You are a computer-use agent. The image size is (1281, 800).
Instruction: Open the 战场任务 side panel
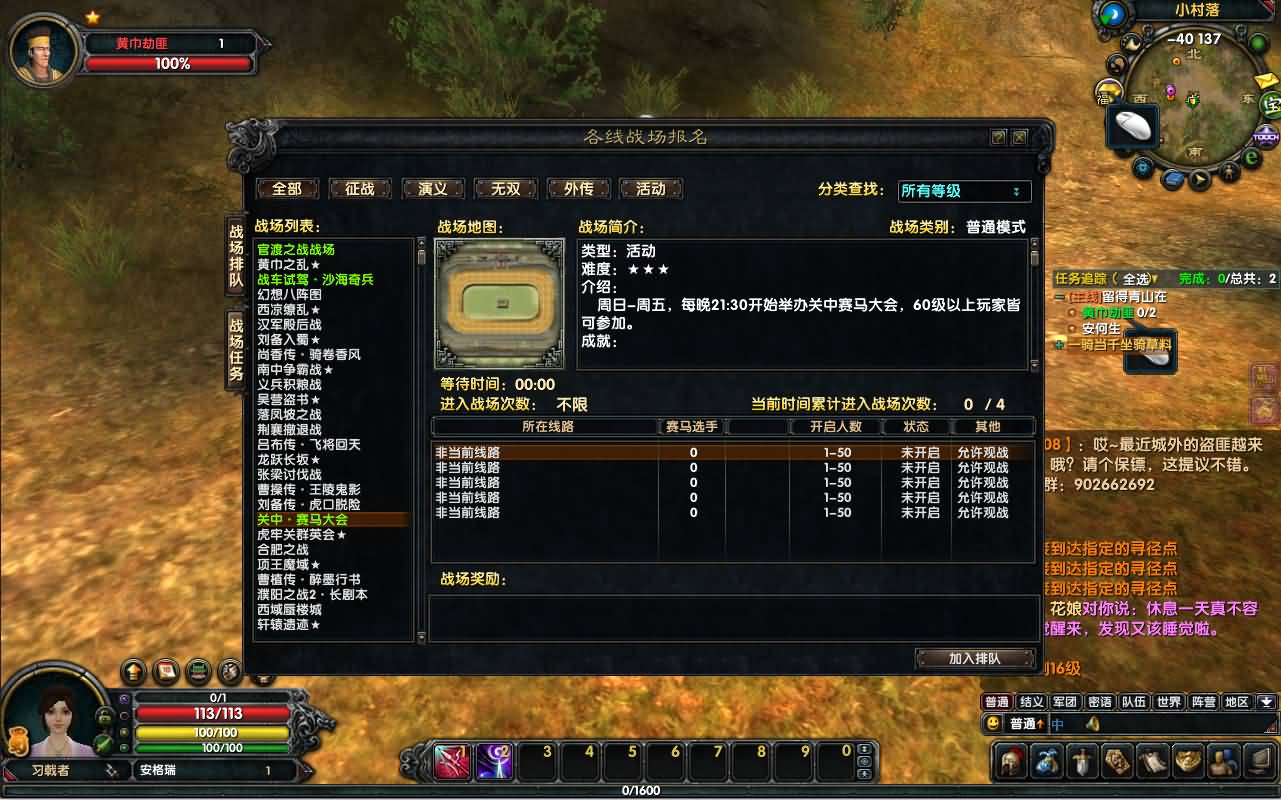pos(237,343)
